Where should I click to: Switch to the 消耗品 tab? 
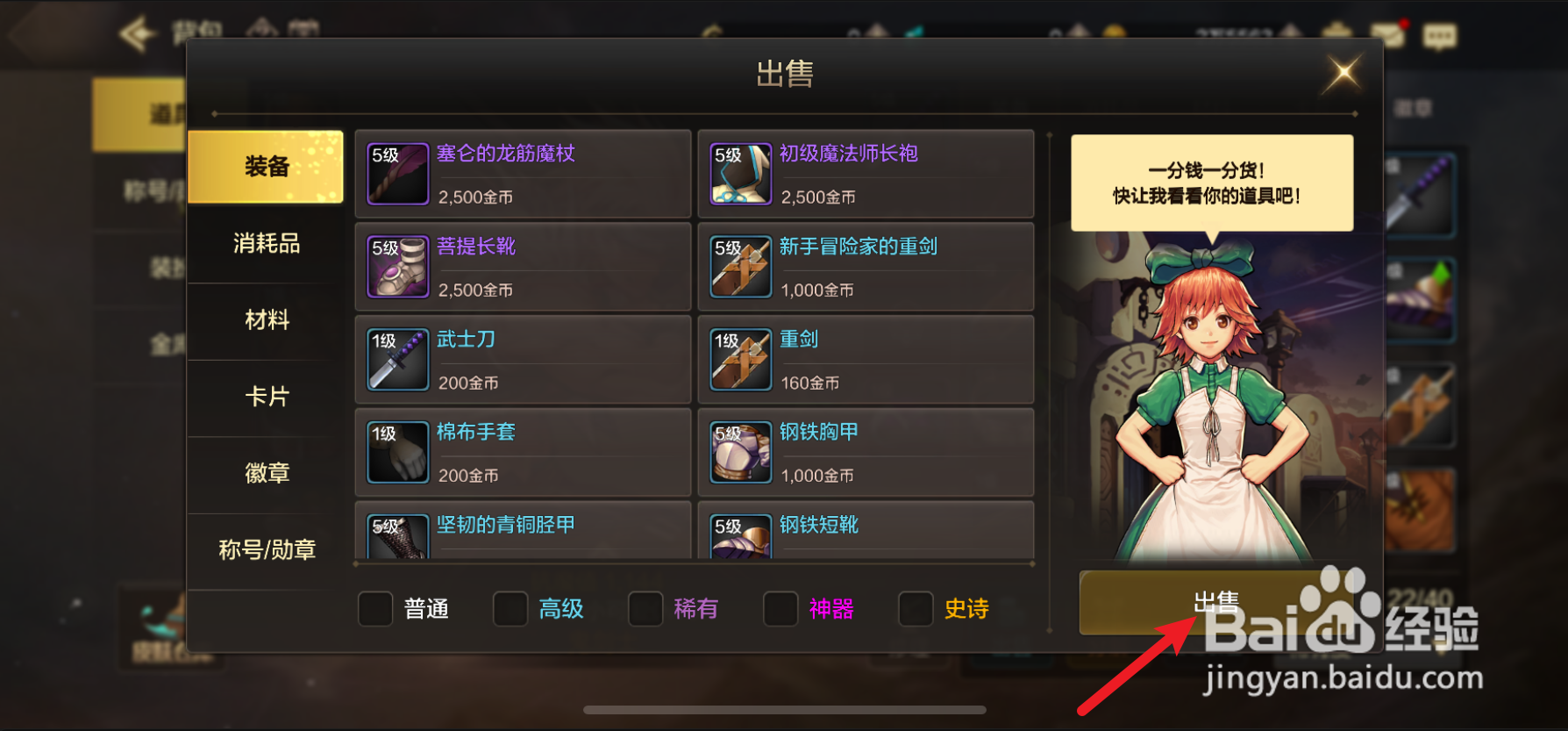pos(266,245)
